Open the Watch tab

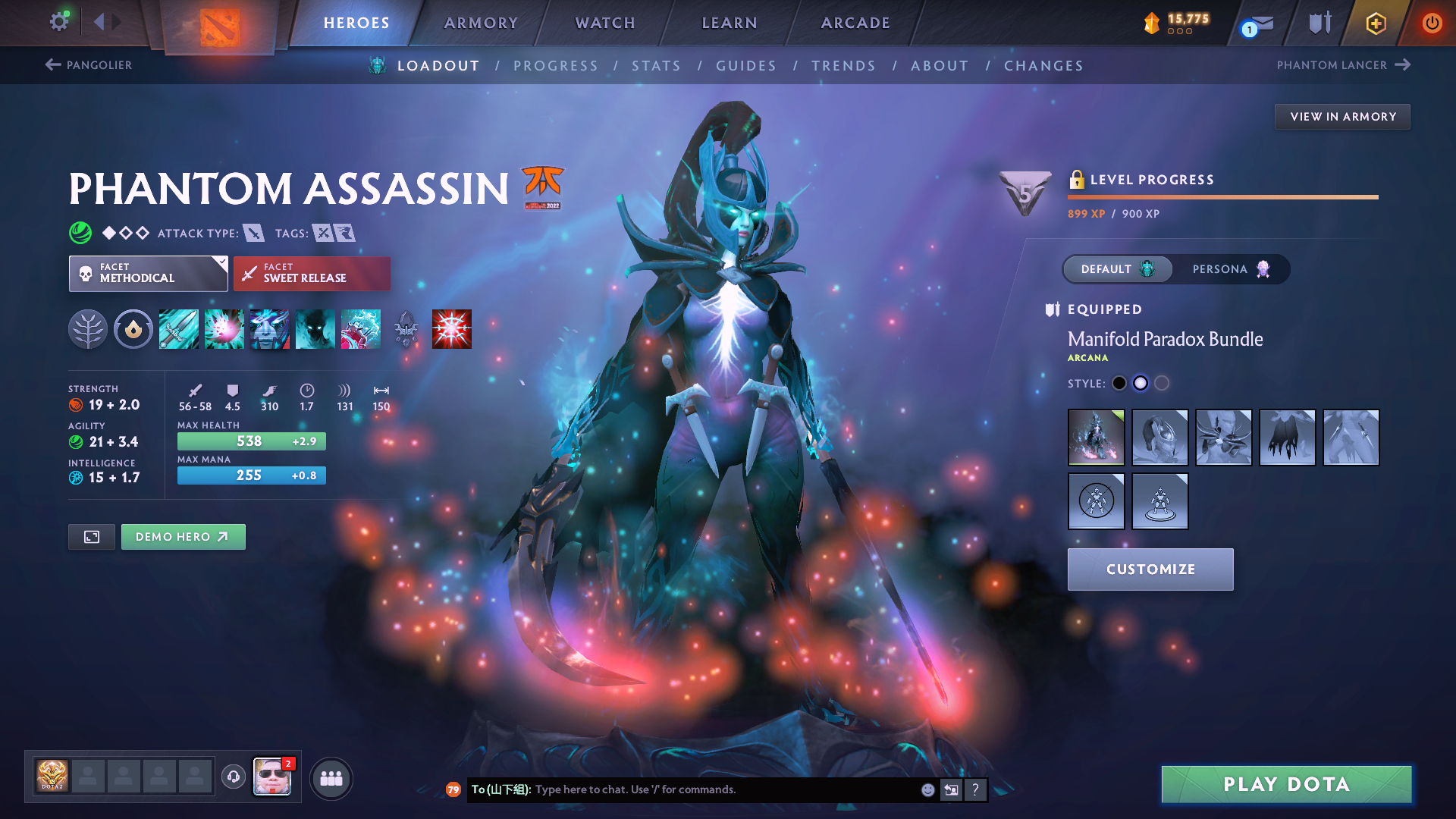tap(605, 23)
